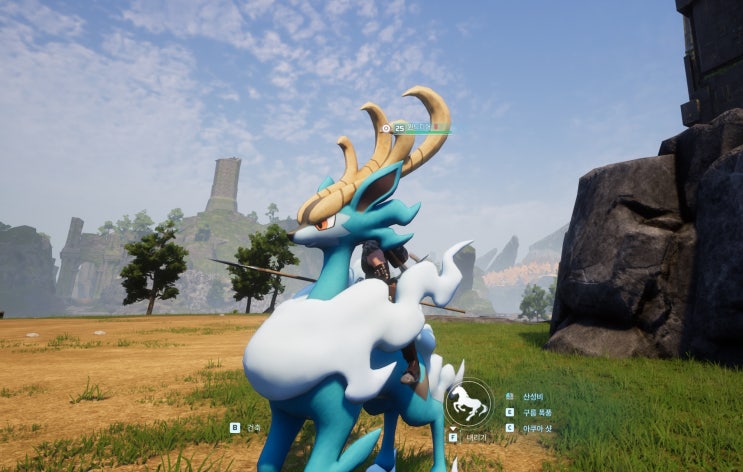Activate the 아쿠아 샷 skill entry
This screenshot has height=472, width=743.
536,428
